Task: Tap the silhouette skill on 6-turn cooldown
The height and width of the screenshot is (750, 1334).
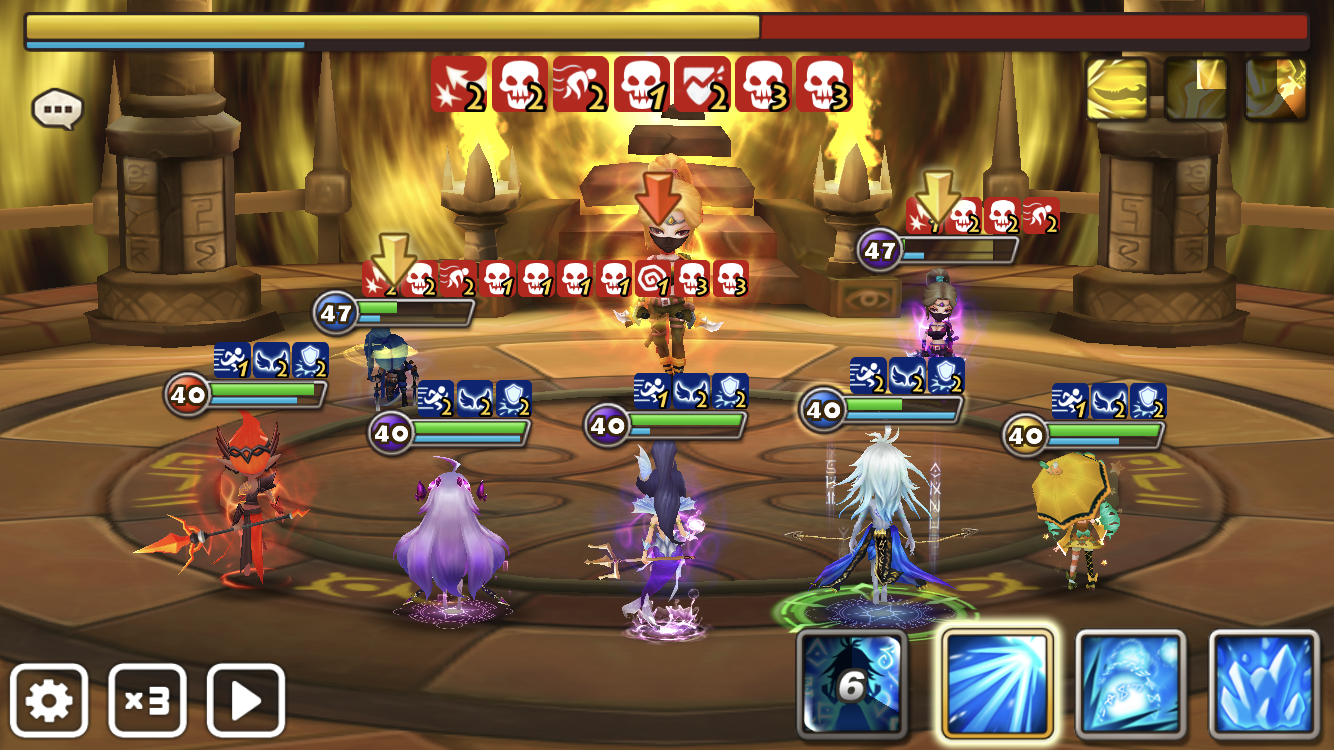Action: point(853,684)
